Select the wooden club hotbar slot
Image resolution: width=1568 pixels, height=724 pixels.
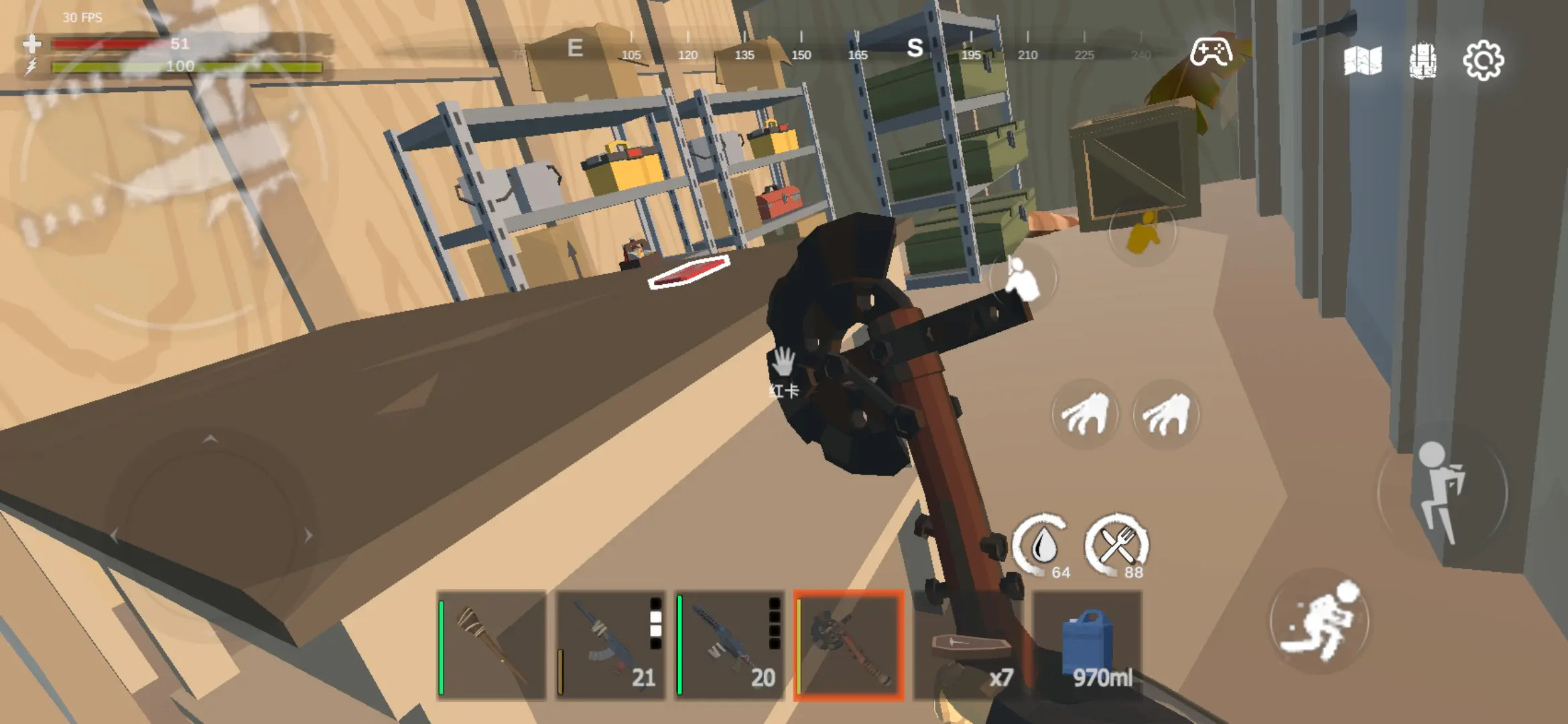(491, 645)
